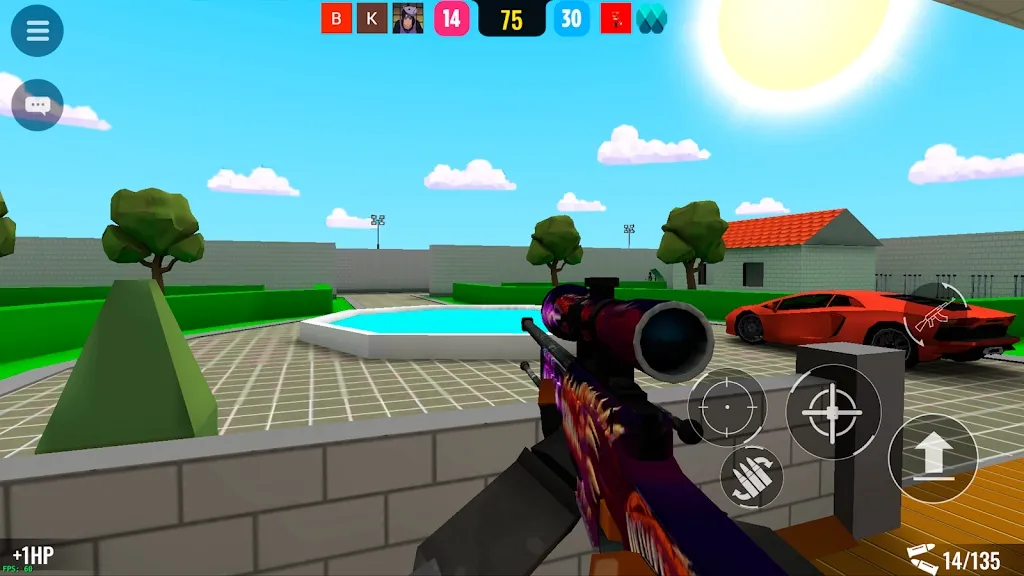Select the teal hexagon player avatar

point(651,18)
